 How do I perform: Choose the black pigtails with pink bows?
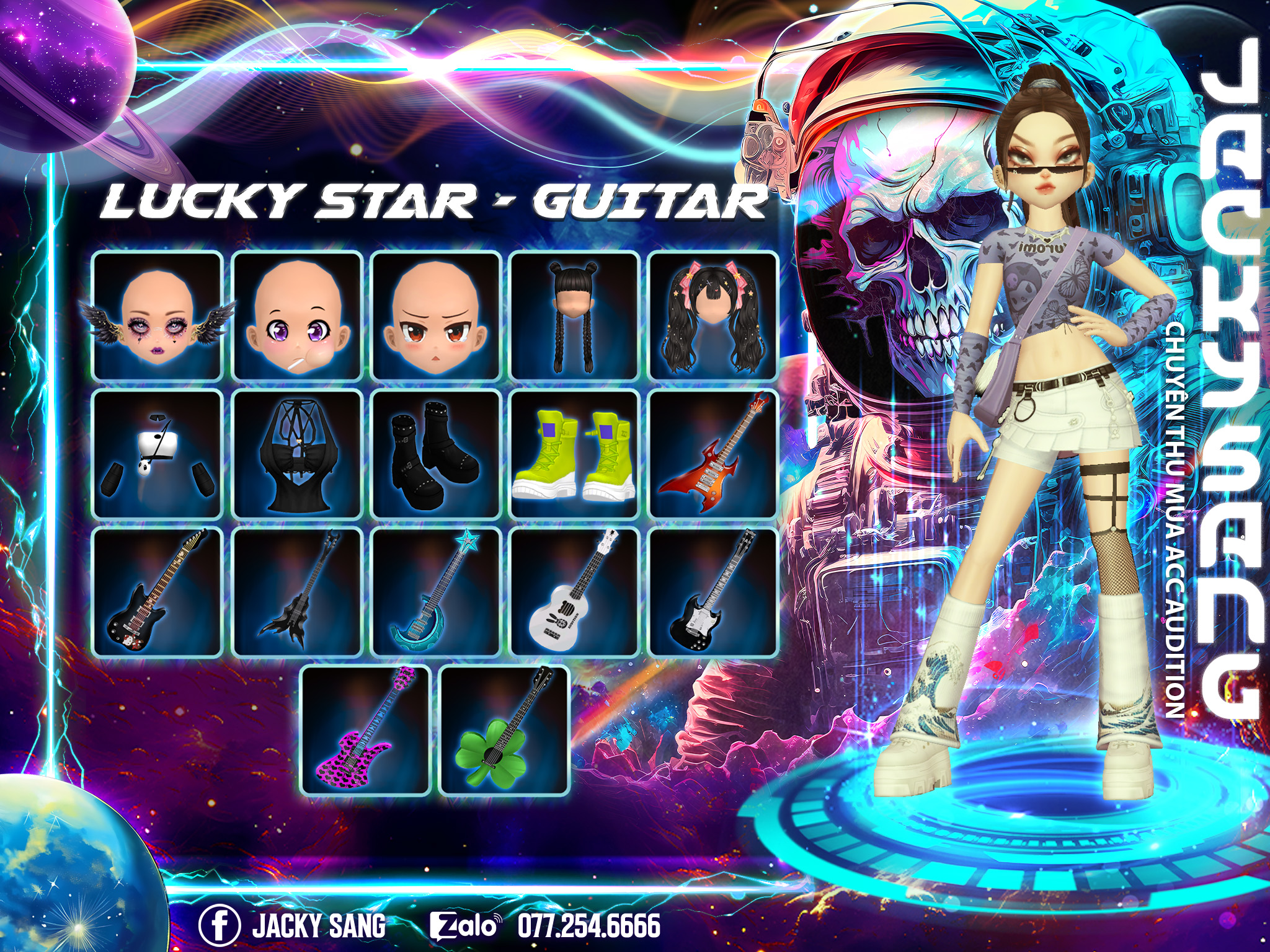(x=713, y=316)
